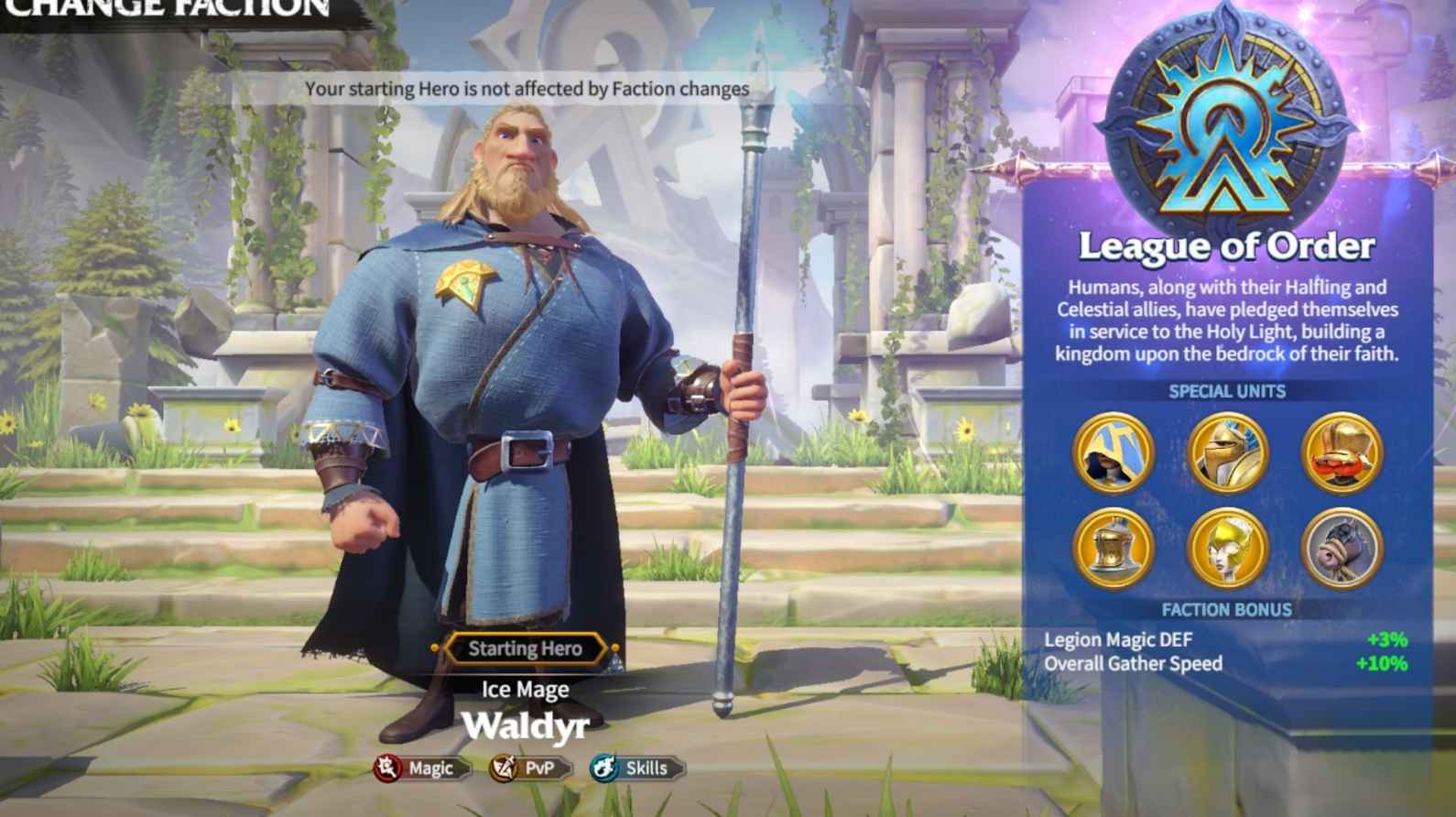Click the Starting Hero banner
Image resolution: width=1456 pixels, height=817 pixels.
coord(526,648)
